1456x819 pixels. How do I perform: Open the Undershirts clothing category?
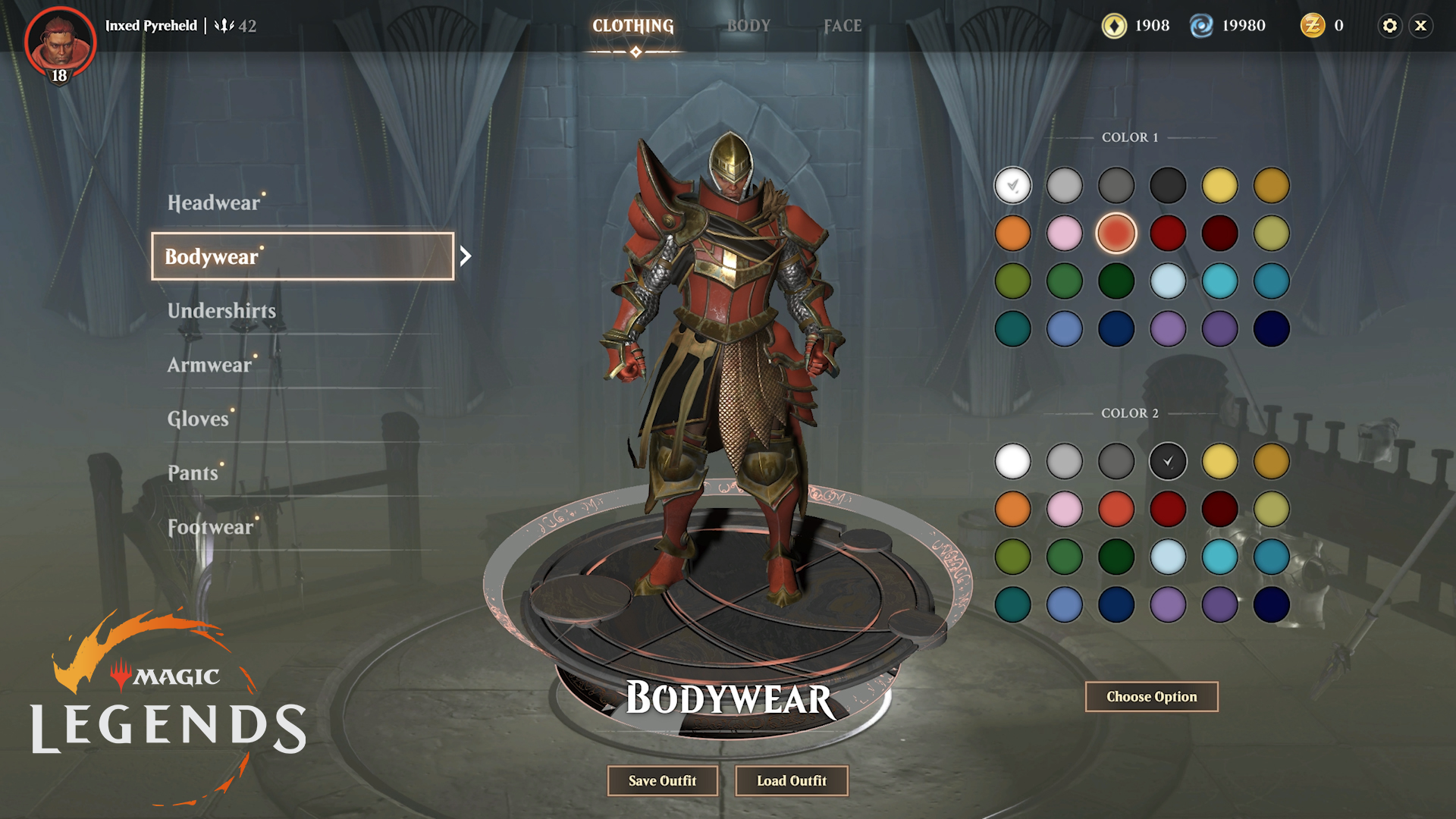coord(221,311)
